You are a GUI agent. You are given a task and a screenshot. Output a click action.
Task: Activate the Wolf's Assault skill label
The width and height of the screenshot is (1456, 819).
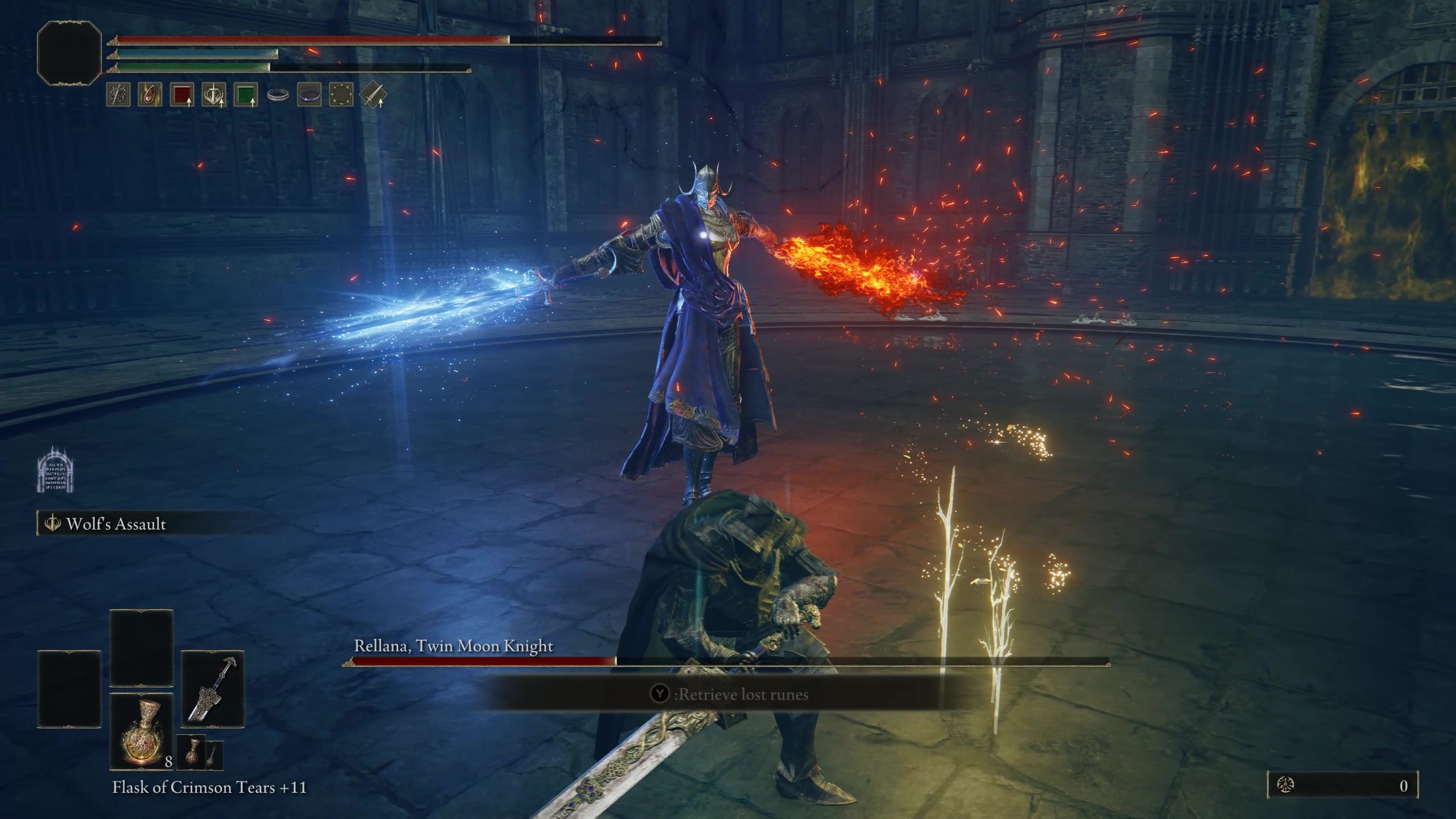tap(116, 524)
